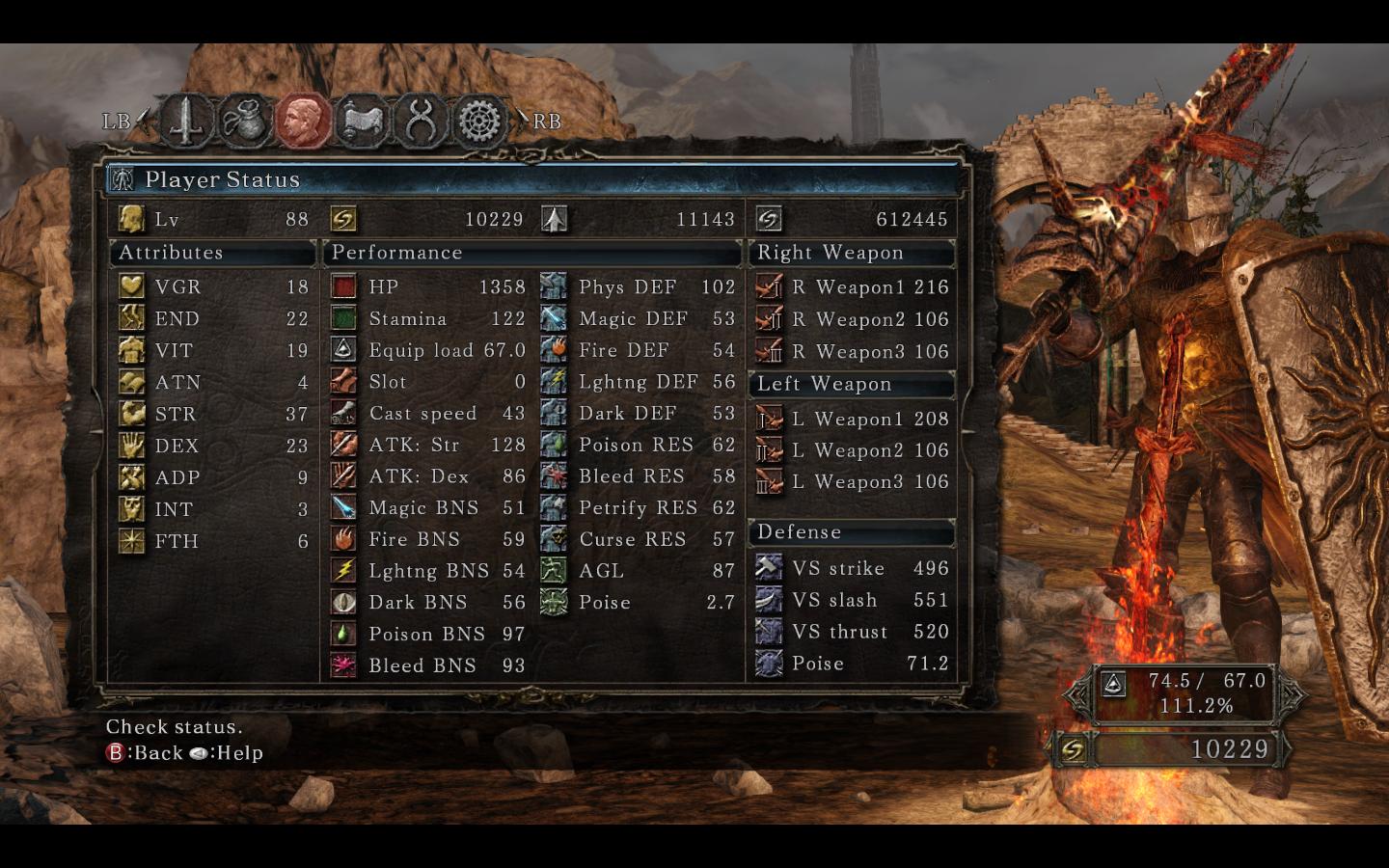The height and width of the screenshot is (868, 1389).
Task: Highlight the STR attribute row
Action: (x=213, y=414)
